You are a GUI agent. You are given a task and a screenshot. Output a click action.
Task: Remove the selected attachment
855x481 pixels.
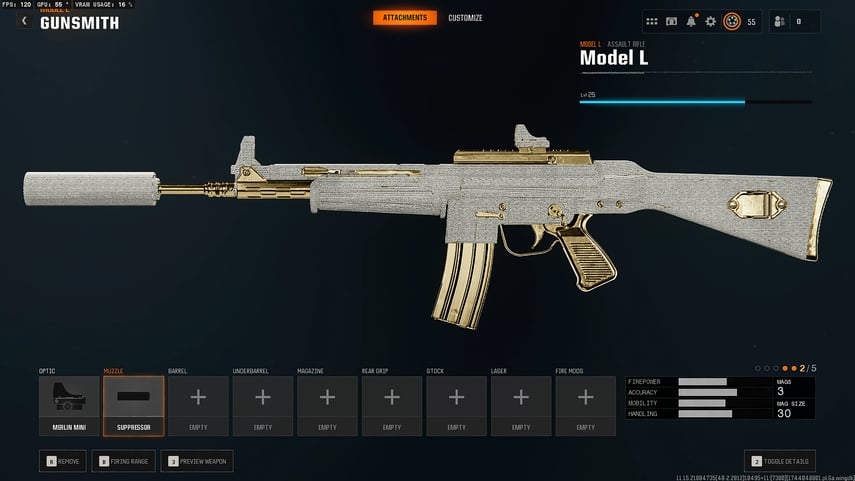(64, 462)
